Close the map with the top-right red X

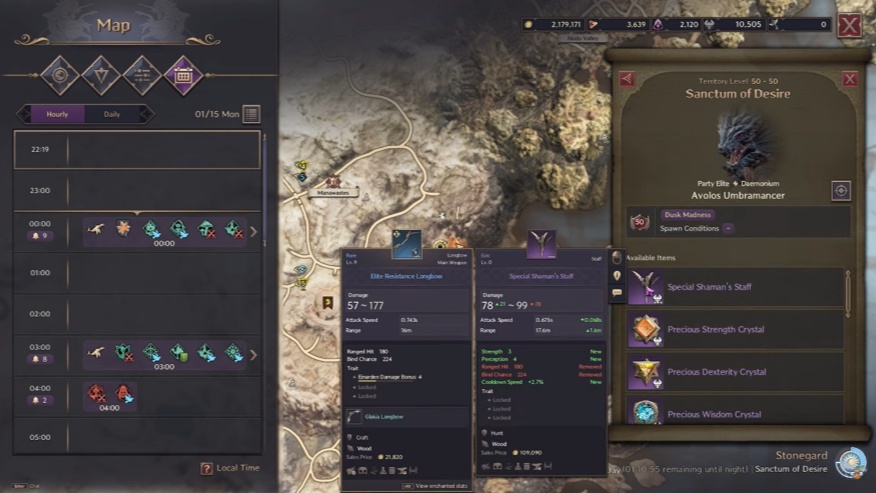[849, 25]
